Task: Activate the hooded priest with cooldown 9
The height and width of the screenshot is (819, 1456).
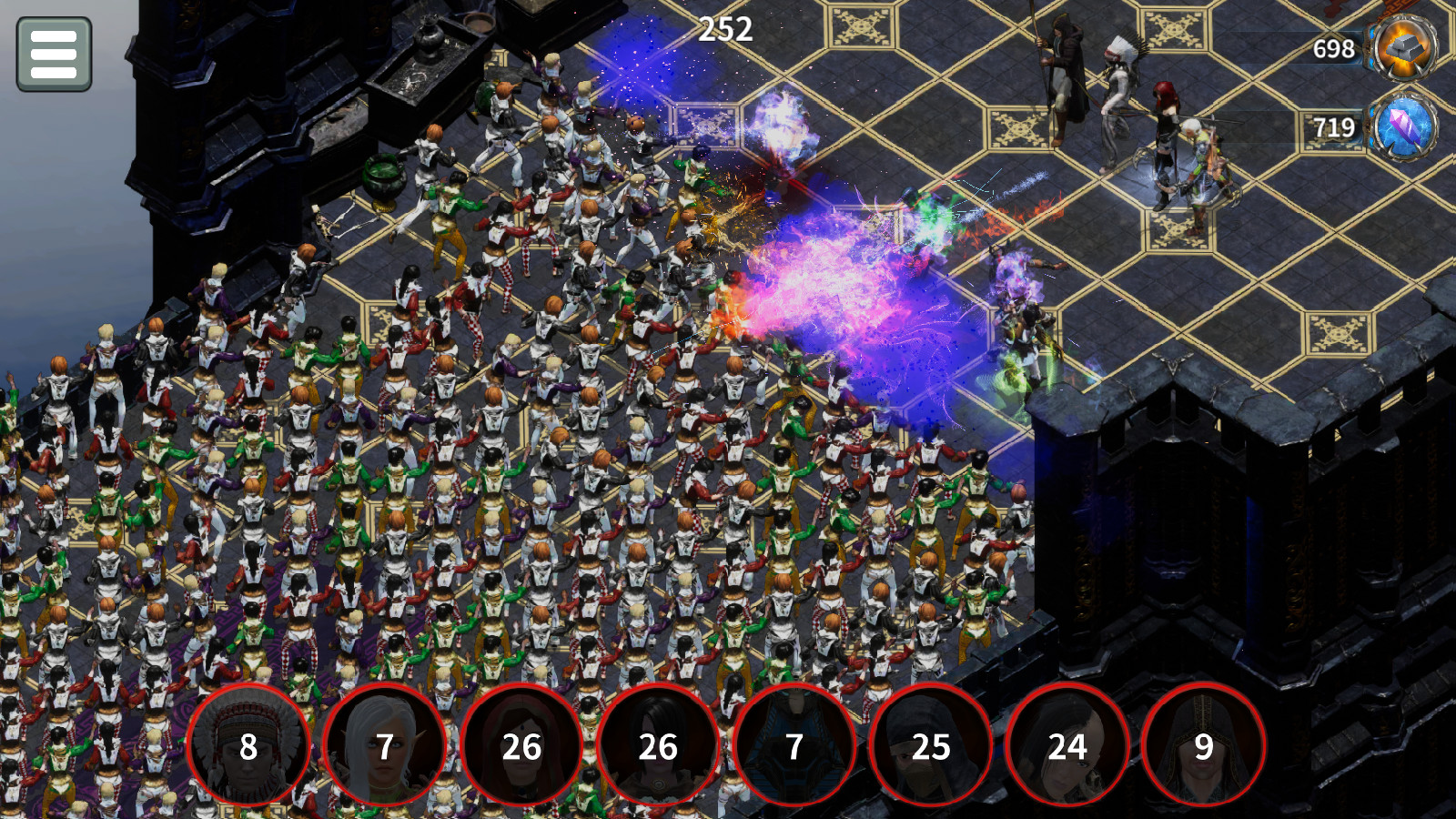Action: 1206,746
